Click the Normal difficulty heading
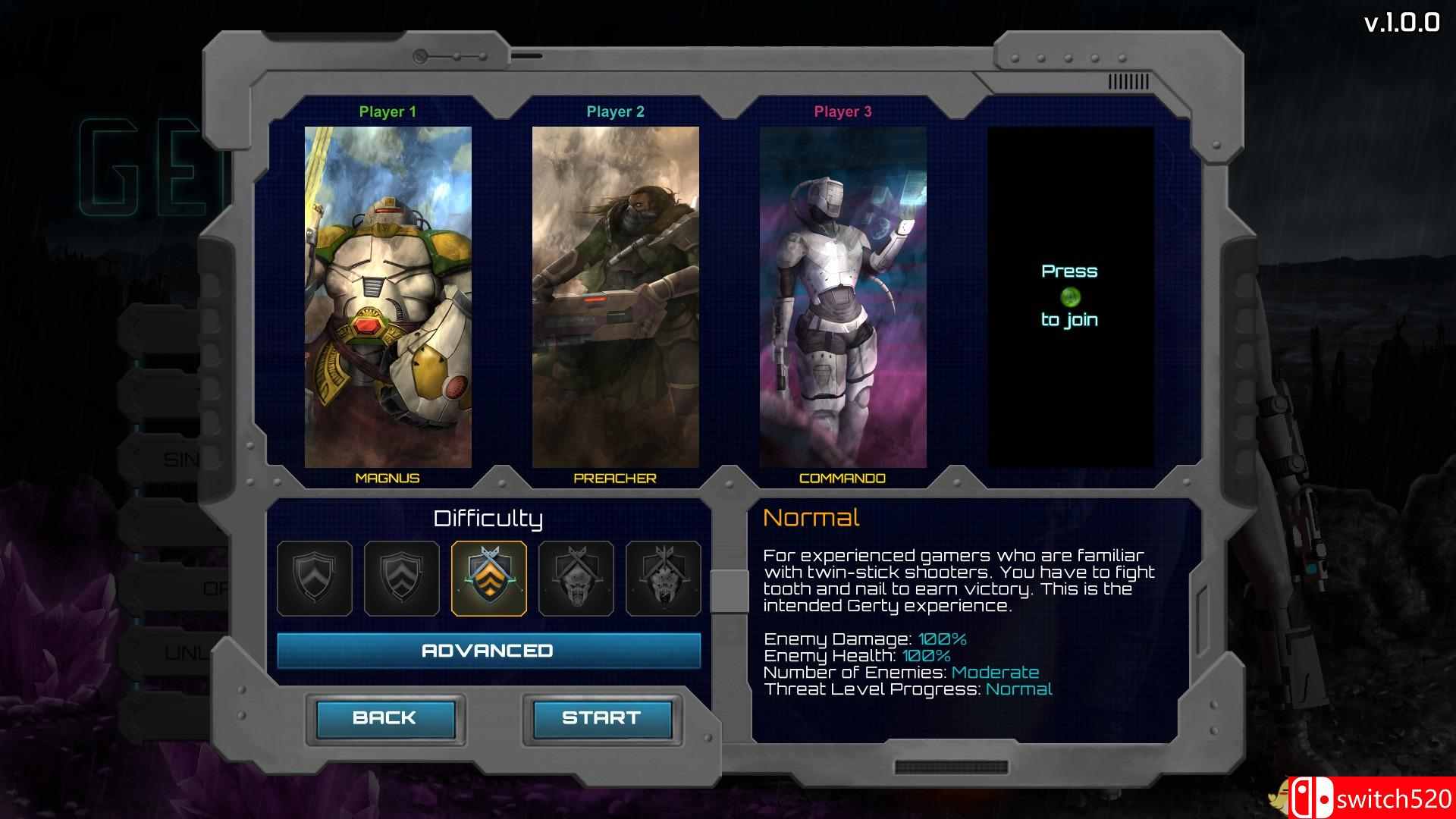This screenshot has height=819, width=1456. click(811, 518)
